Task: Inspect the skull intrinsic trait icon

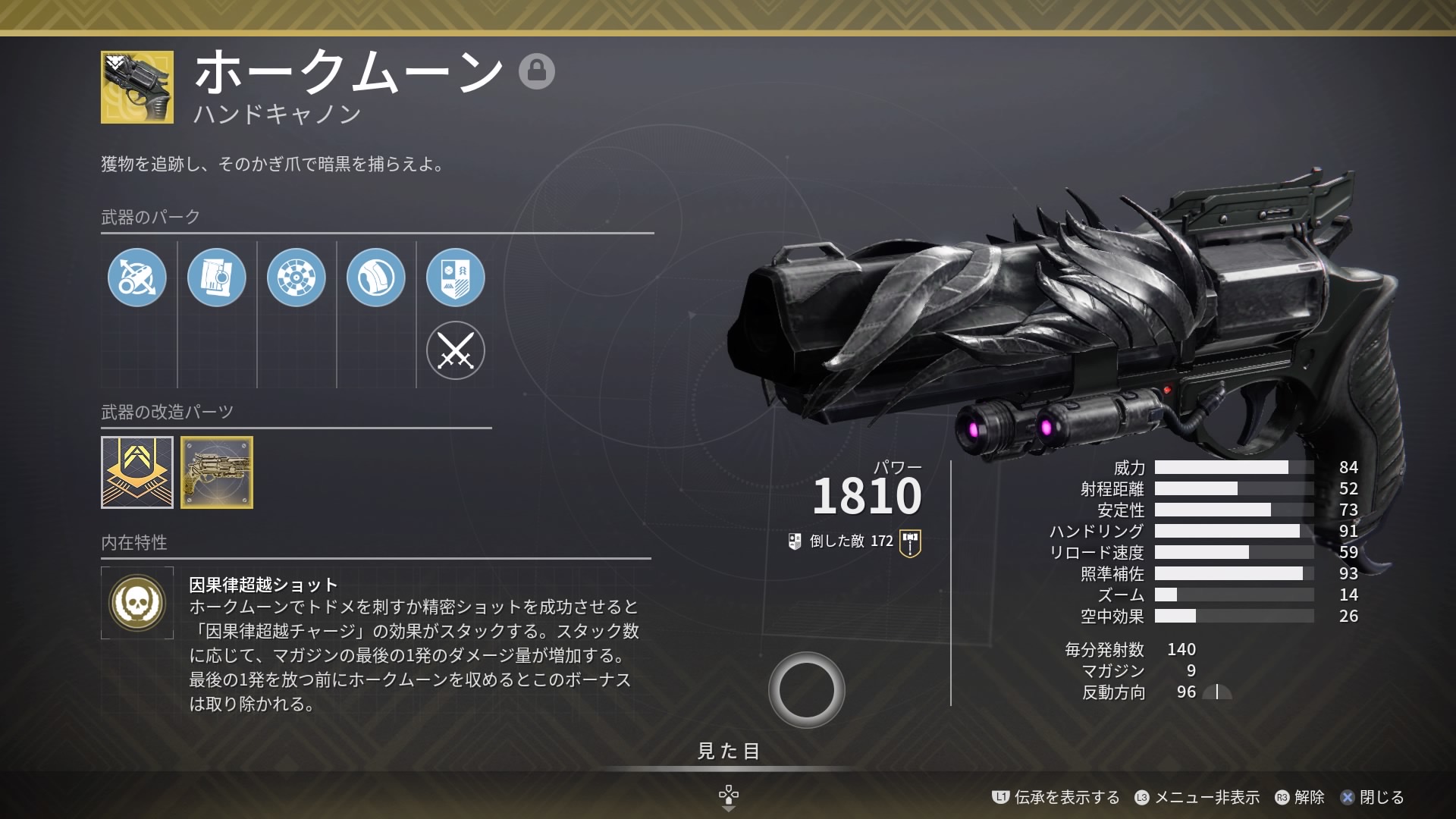Action: (x=137, y=603)
